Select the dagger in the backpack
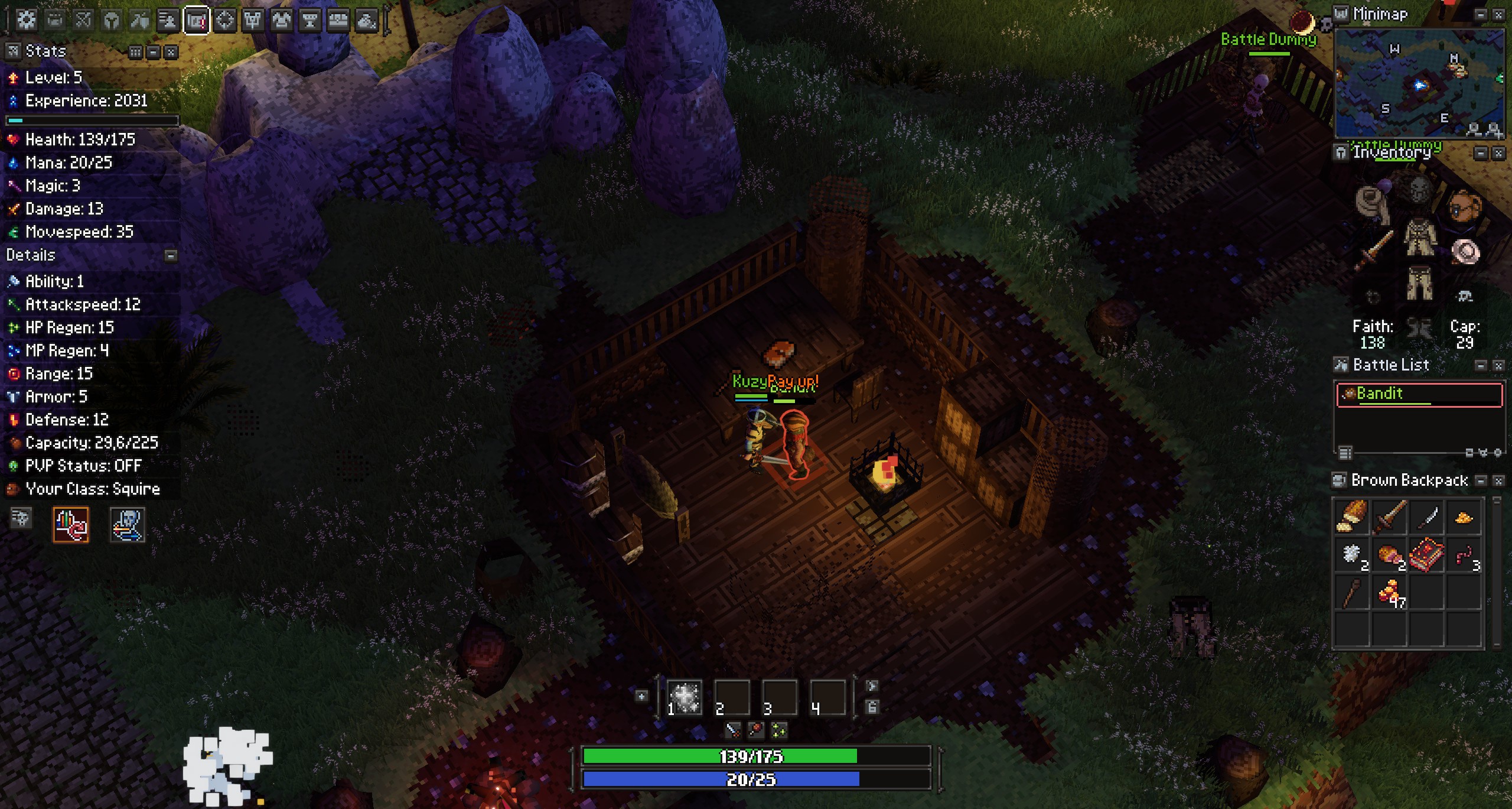Image resolution: width=1512 pixels, height=809 pixels. pyautogui.click(x=1426, y=518)
